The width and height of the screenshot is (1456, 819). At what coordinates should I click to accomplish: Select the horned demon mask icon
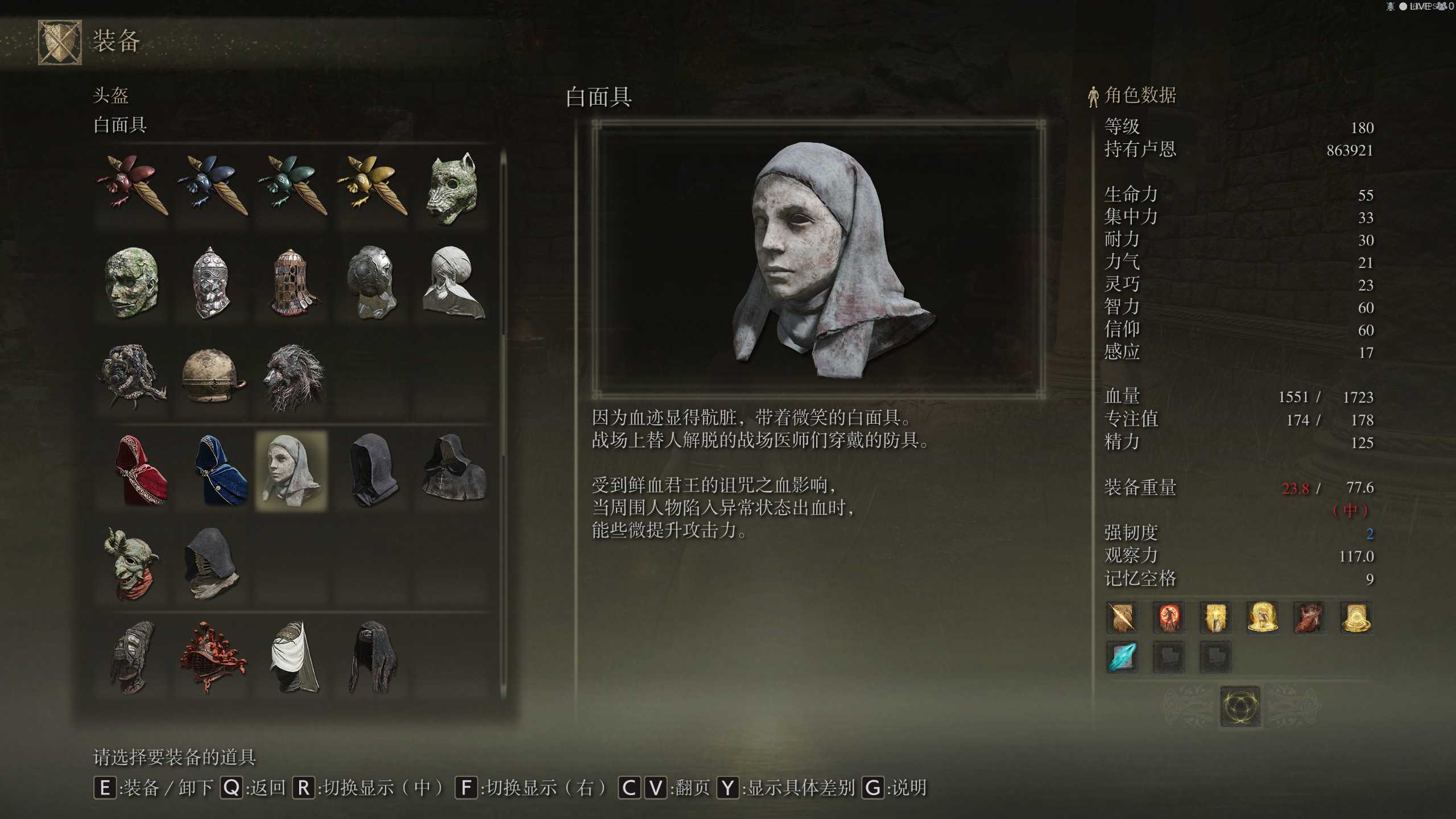pos(131,563)
